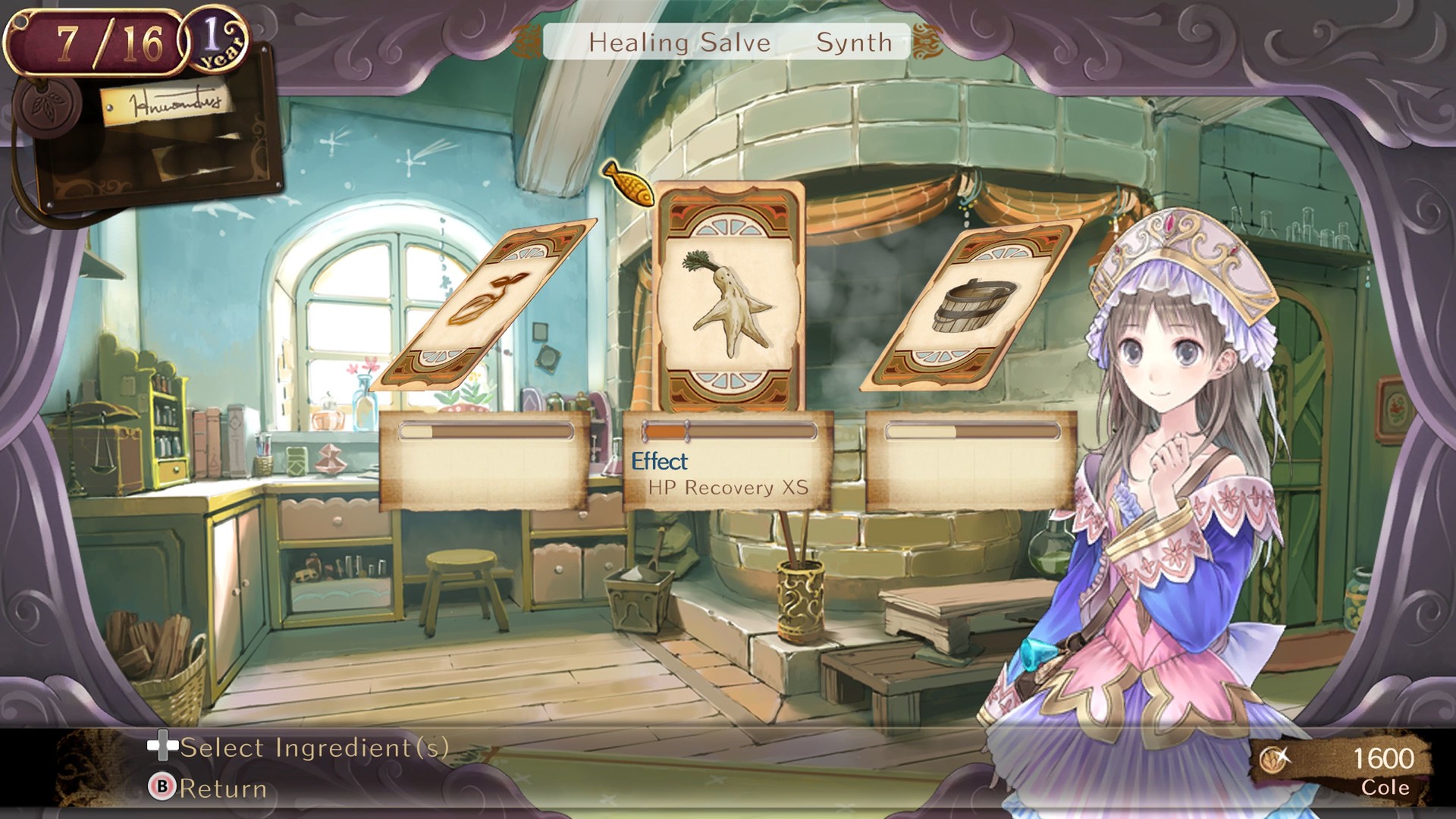Select the Effect label under the center card
Viewport: 1456px width, 819px height.
[661, 460]
